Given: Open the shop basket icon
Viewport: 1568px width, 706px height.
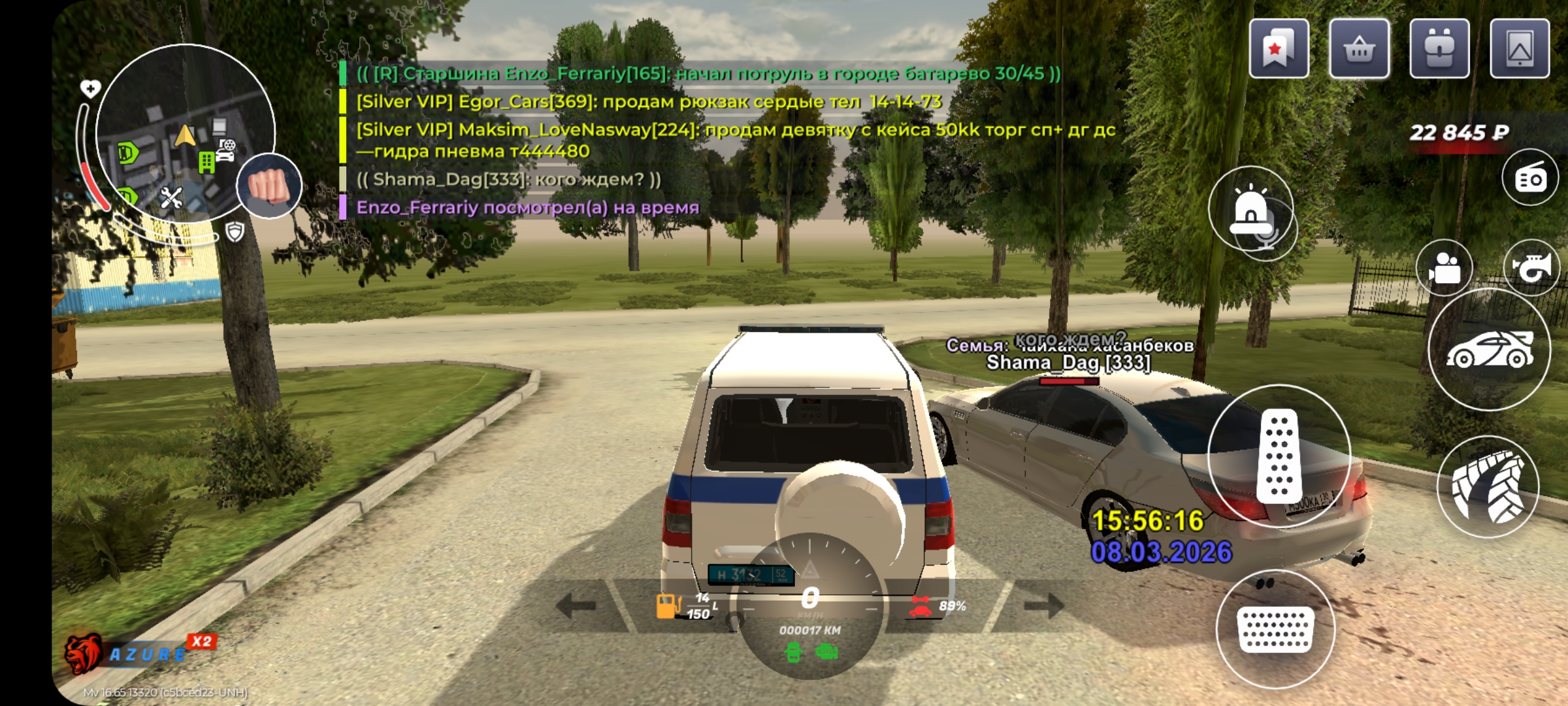Looking at the screenshot, I should [1359, 49].
